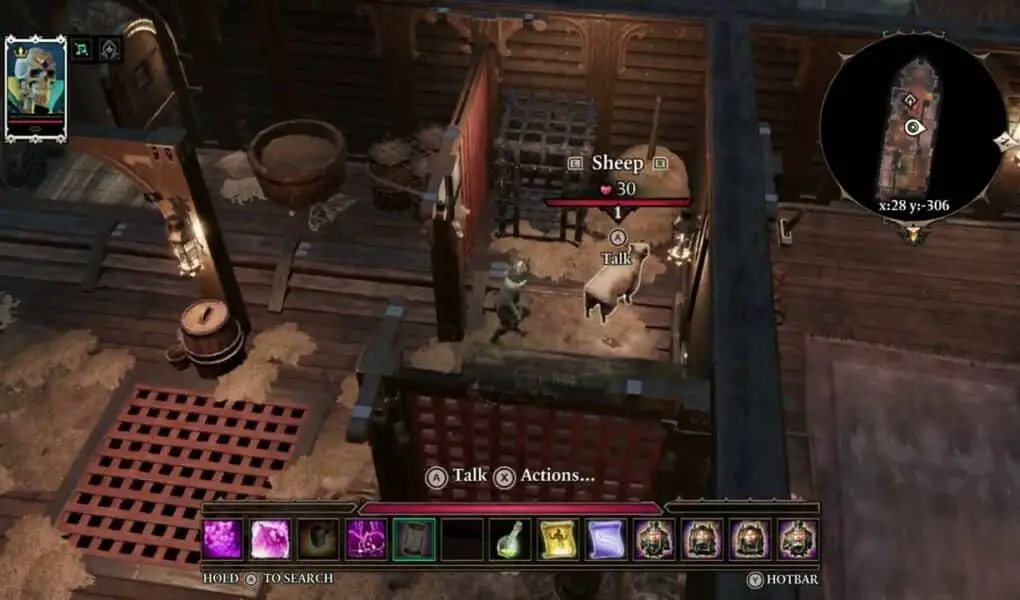Open the circular ship minimap

(x=912, y=127)
